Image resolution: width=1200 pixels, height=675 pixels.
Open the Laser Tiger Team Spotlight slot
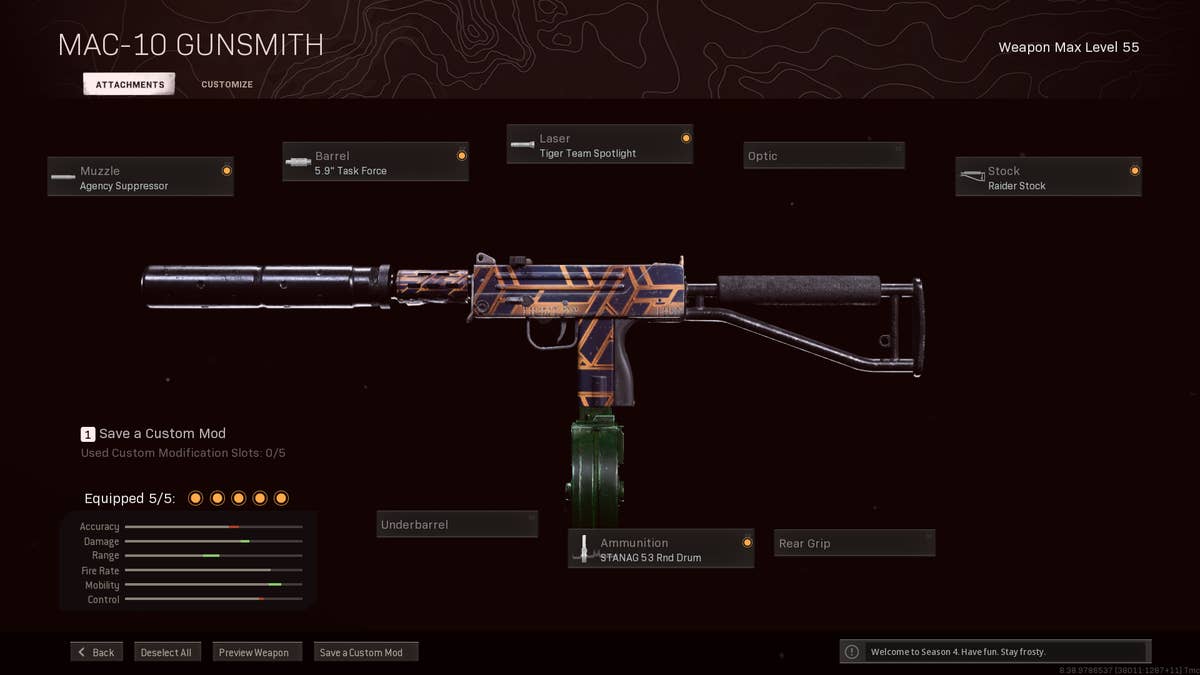point(599,145)
